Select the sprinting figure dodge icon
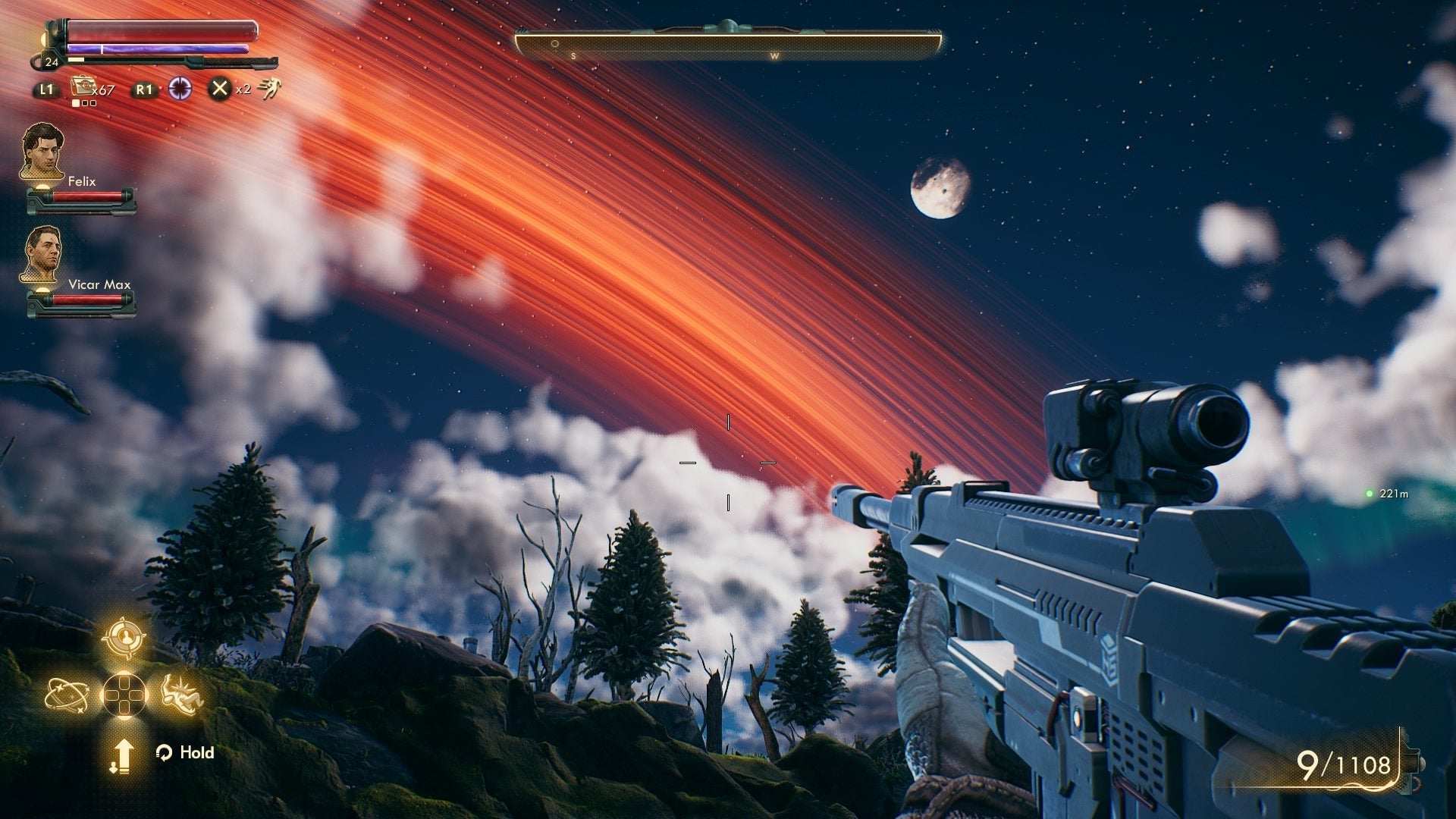The width and height of the screenshot is (1456, 819). pos(269,89)
